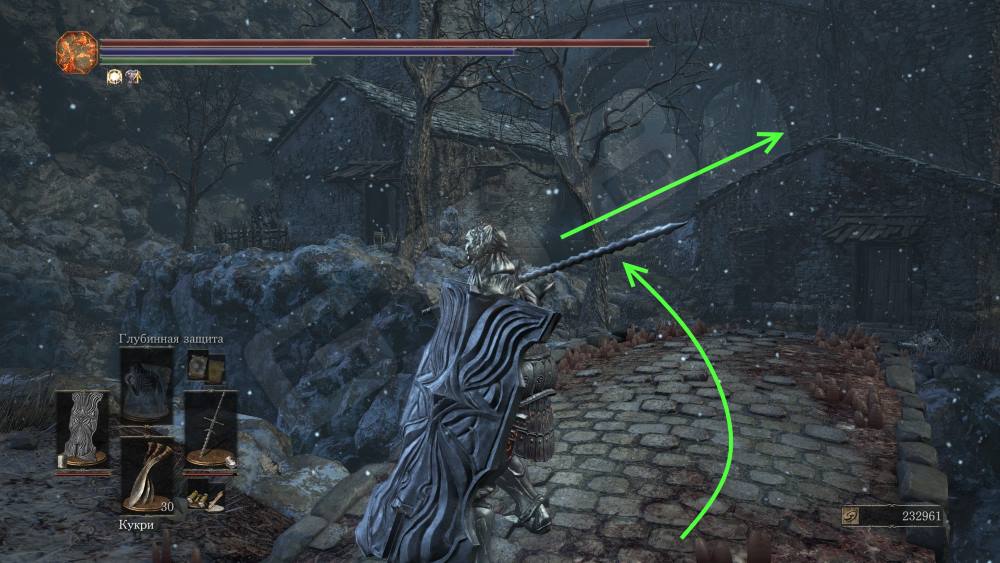Select the left-hand greatshield slot
The width and height of the screenshot is (1000, 563).
coord(82,427)
